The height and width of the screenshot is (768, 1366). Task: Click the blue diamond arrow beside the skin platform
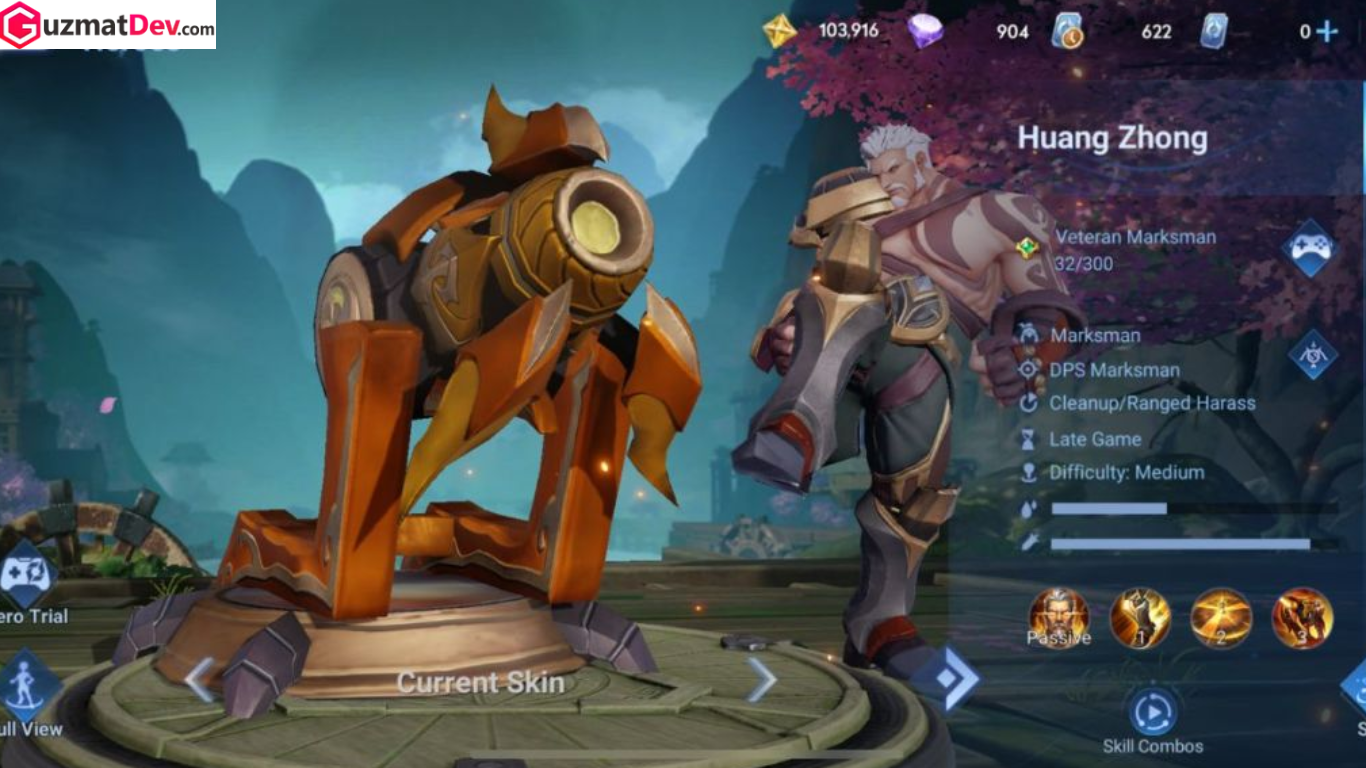[945, 678]
